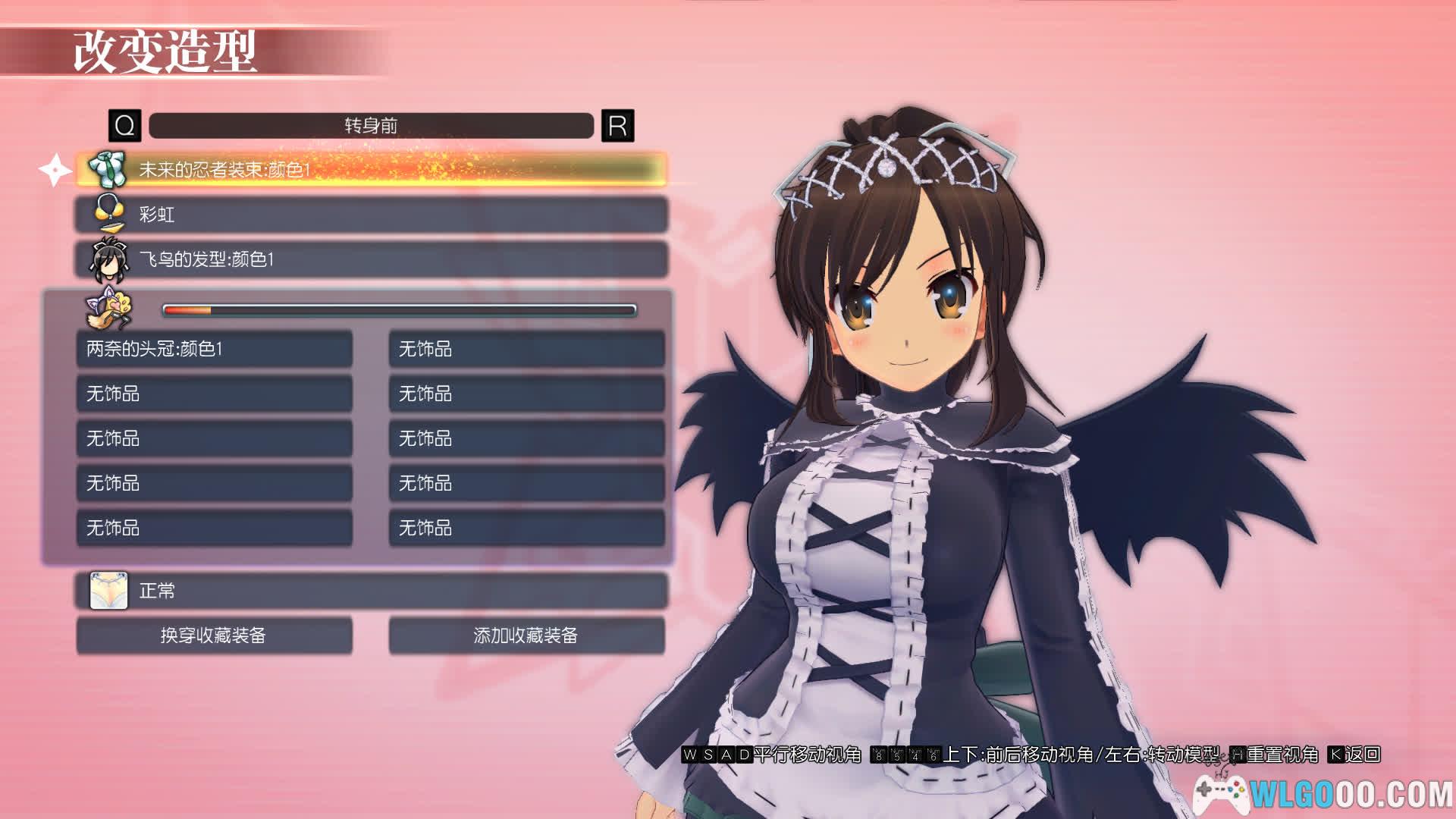
Task: Select the 转身前 form selector bar
Action: tap(371, 126)
